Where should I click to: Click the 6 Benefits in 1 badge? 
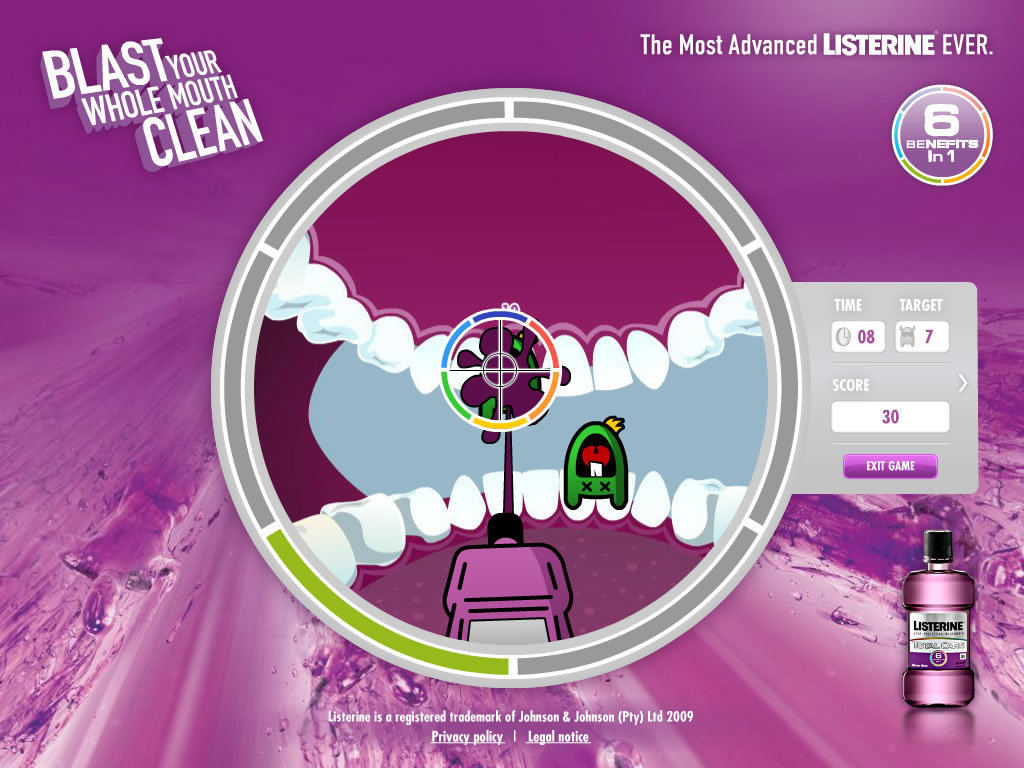(x=941, y=136)
